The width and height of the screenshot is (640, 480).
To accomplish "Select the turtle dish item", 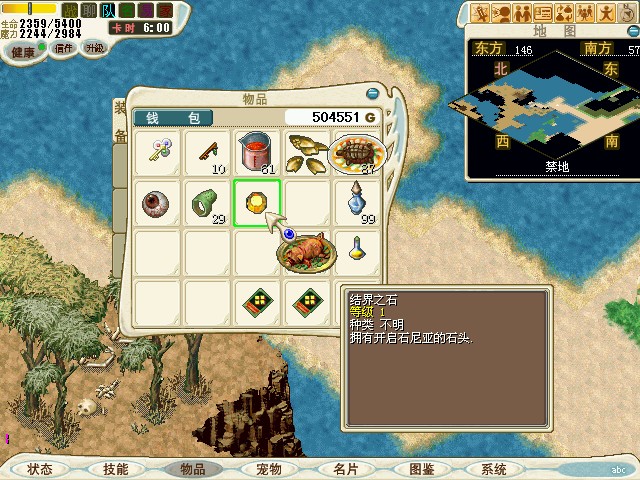I will [356, 152].
